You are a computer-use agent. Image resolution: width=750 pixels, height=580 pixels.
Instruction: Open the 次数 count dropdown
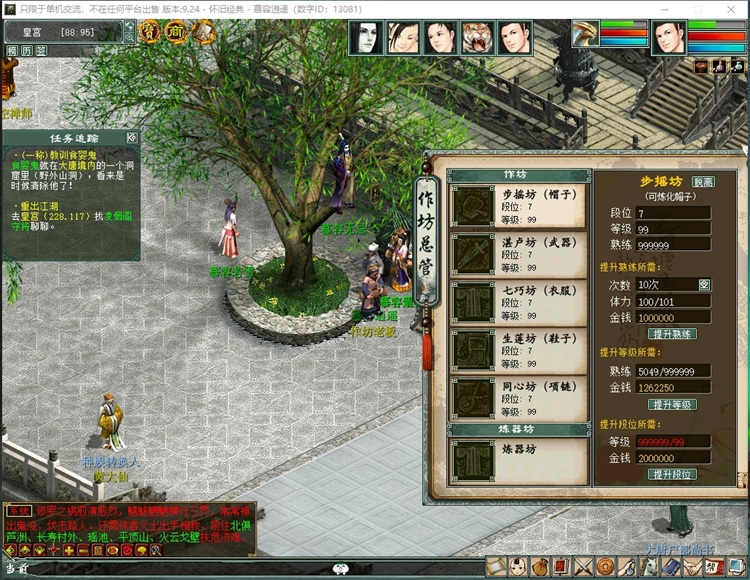(x=704, y=285)
